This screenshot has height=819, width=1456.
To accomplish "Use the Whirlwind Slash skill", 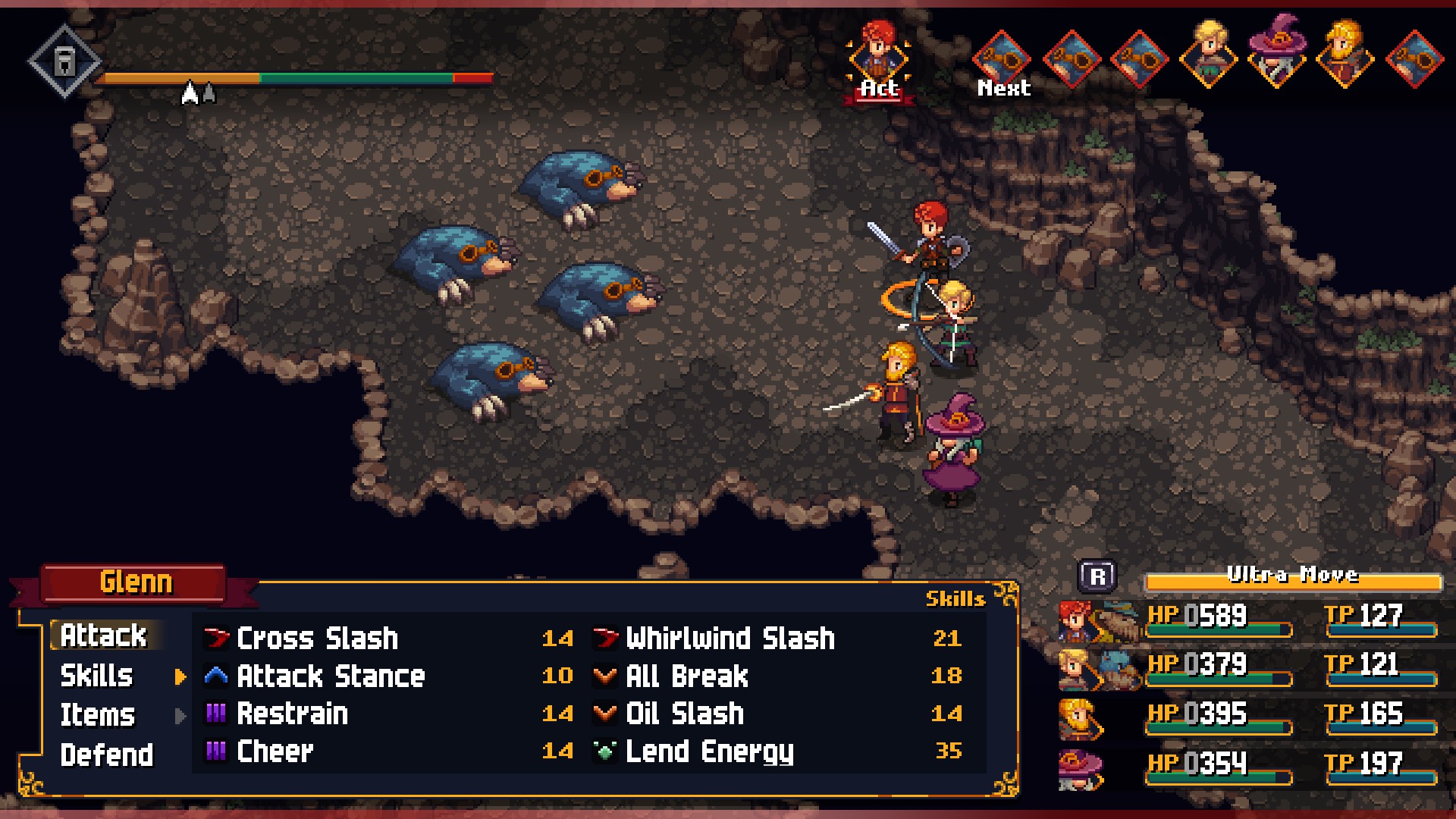I will (x=730, y=639).
